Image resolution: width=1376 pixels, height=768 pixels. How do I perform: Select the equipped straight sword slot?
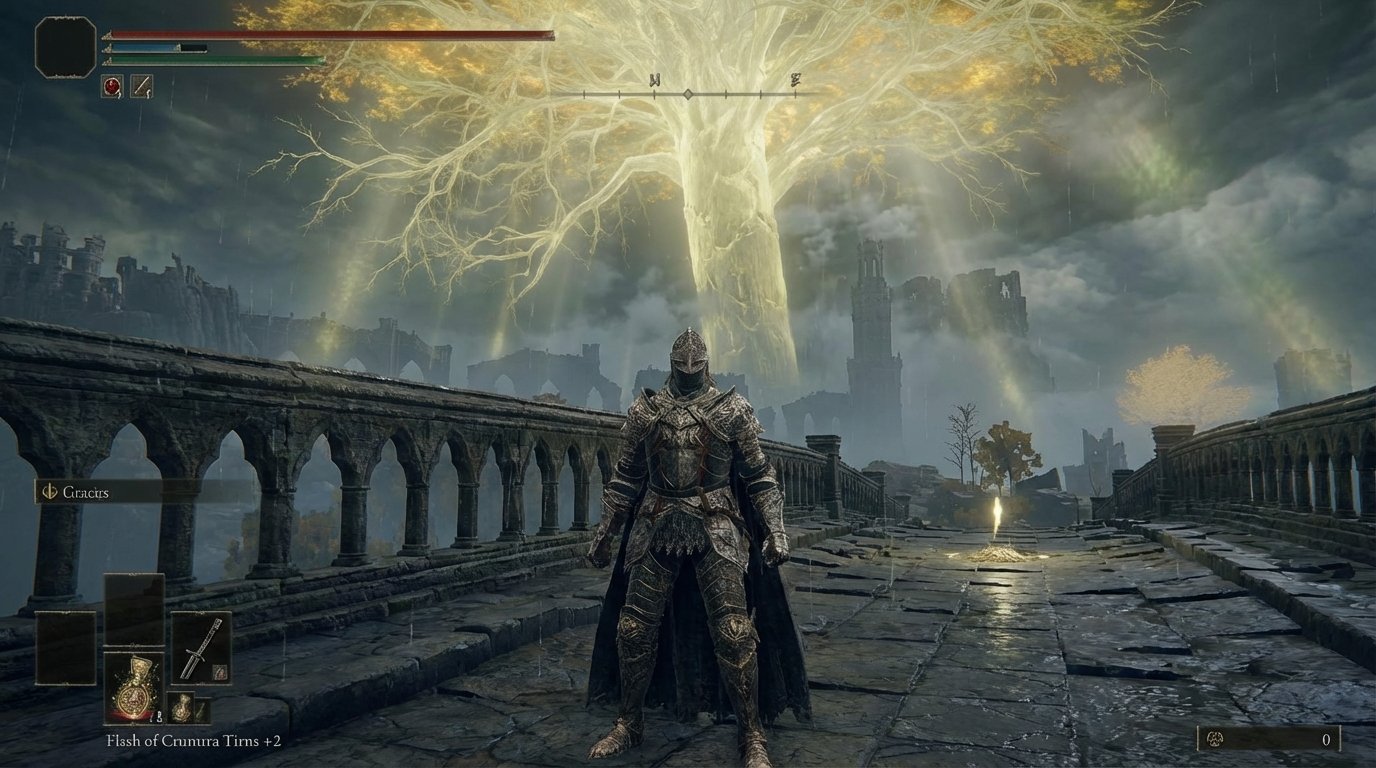tap(203, 647)
